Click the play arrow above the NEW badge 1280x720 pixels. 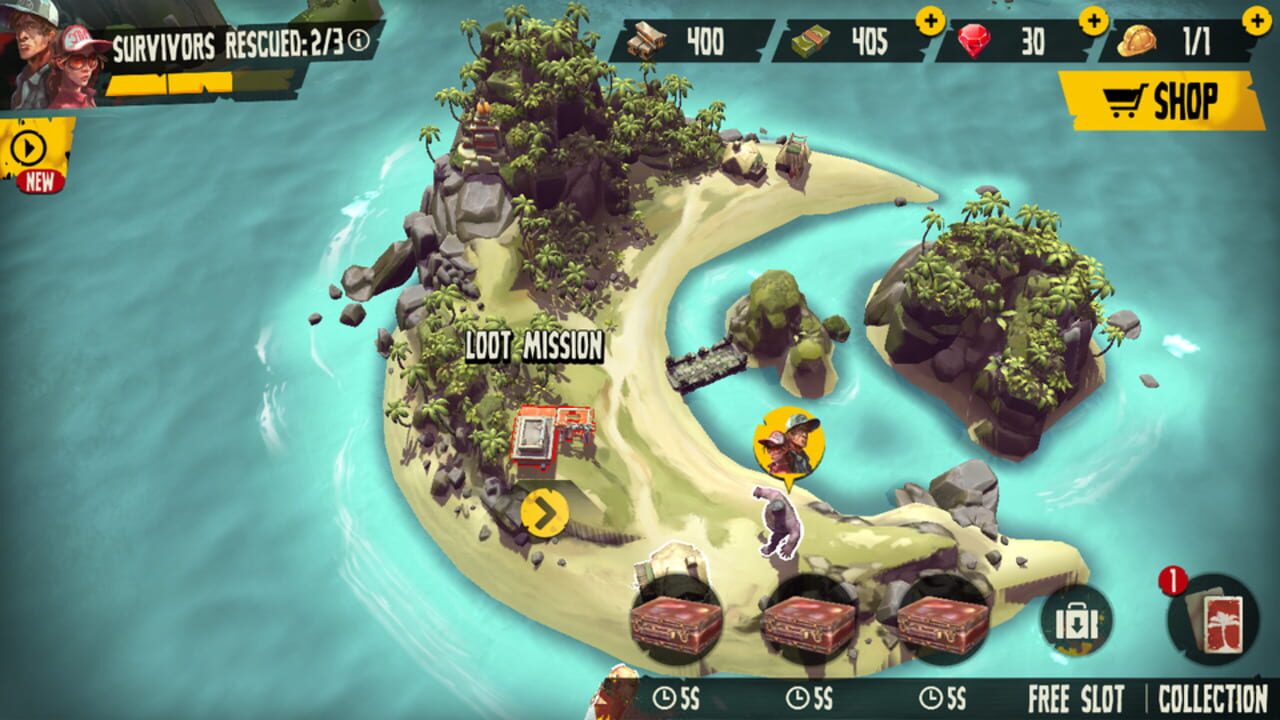(x=28, y=148)
